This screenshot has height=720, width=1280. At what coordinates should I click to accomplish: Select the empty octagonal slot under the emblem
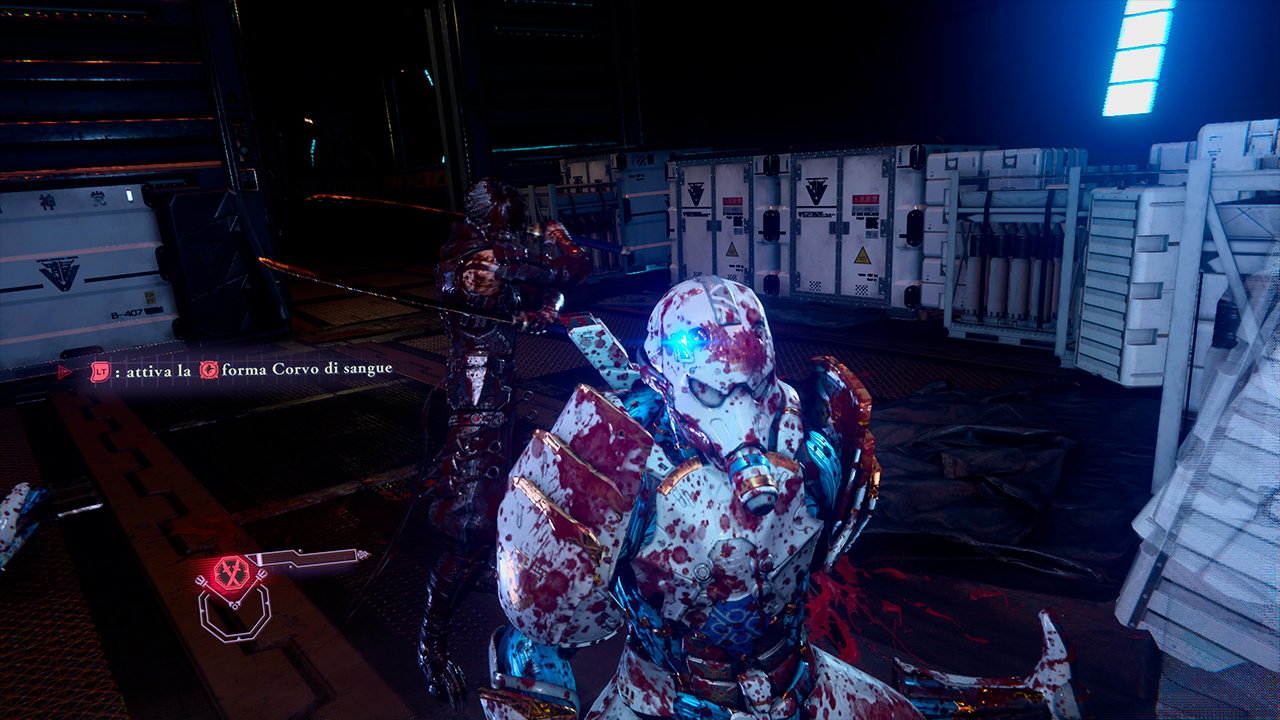[x=233, y=612]
